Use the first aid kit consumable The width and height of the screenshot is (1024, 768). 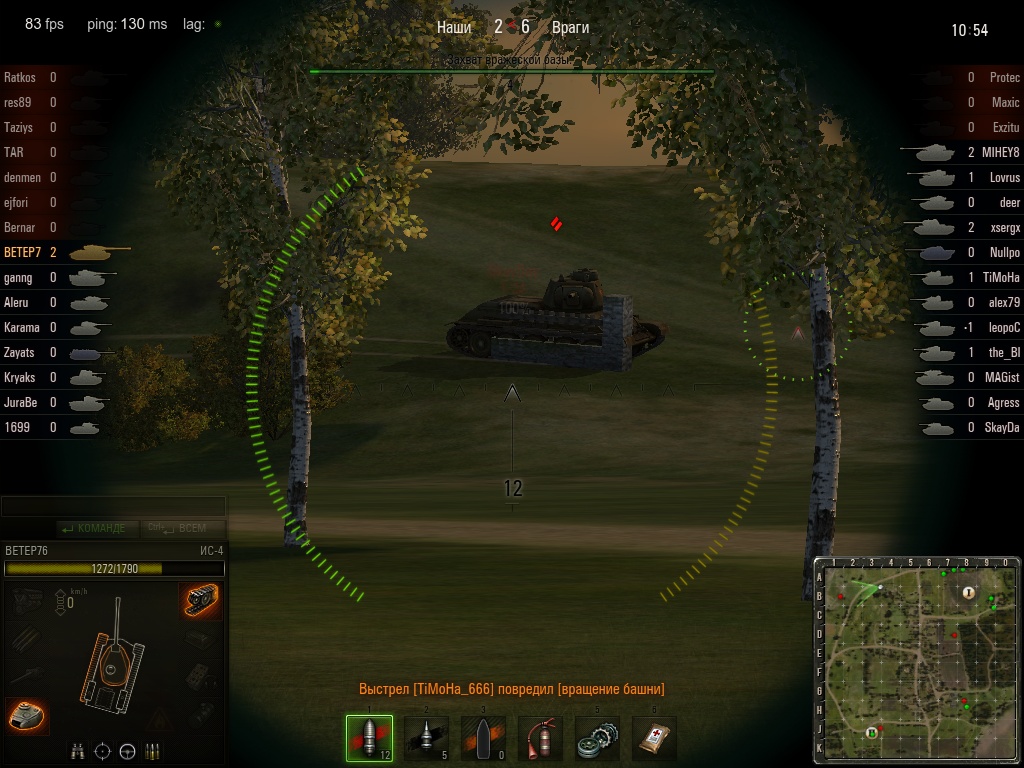[655, 738]
